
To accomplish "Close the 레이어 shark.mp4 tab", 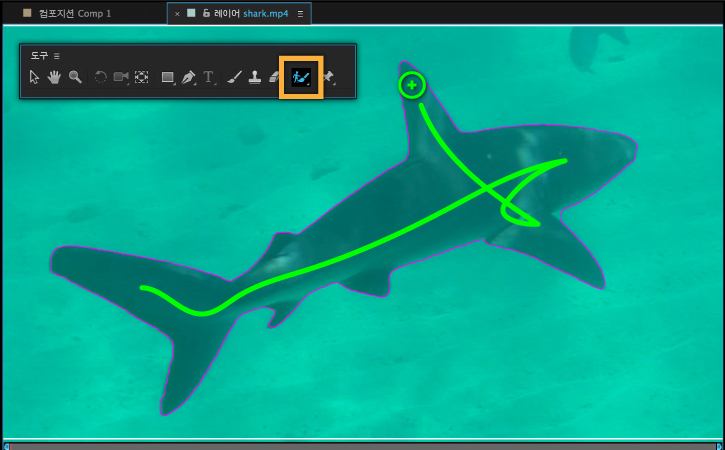I will (177, 14).
